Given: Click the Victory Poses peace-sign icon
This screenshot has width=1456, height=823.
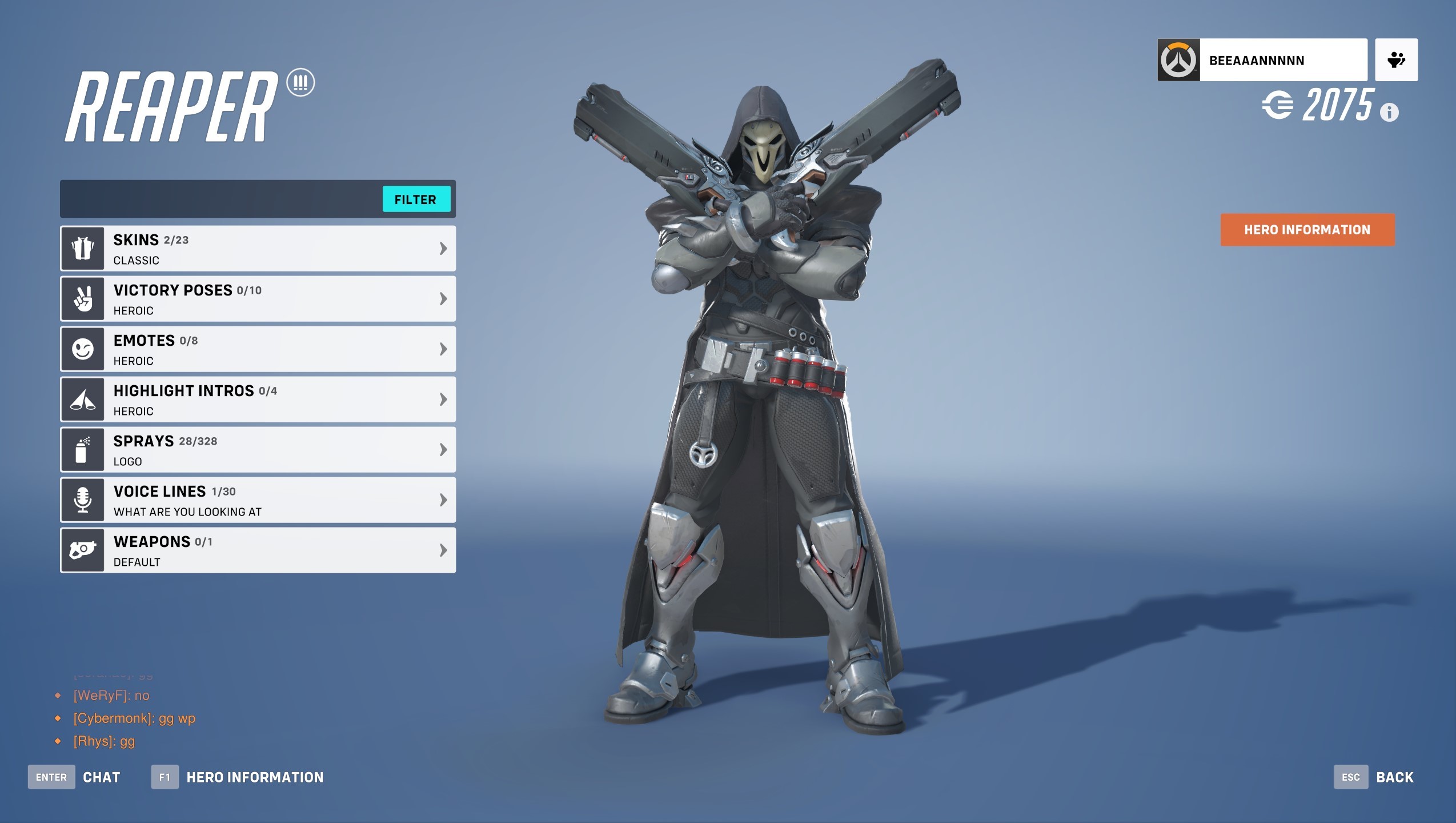Looking at the screenshot, I should pyautogui.click(x=83, y=298).
